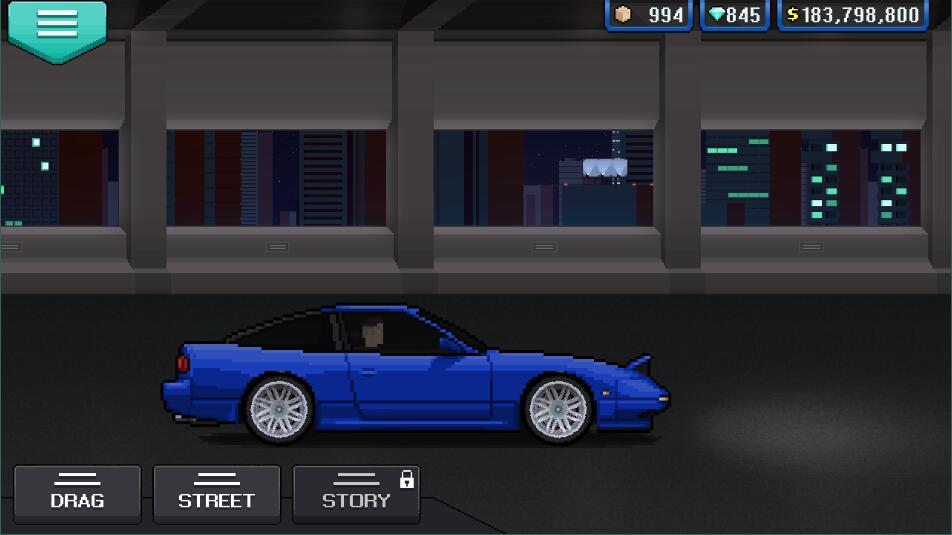This screenshot has width=952, height=535.
Task: Open the teal hamburger menu
Action: pyautogui.click(x=56, y=27)
